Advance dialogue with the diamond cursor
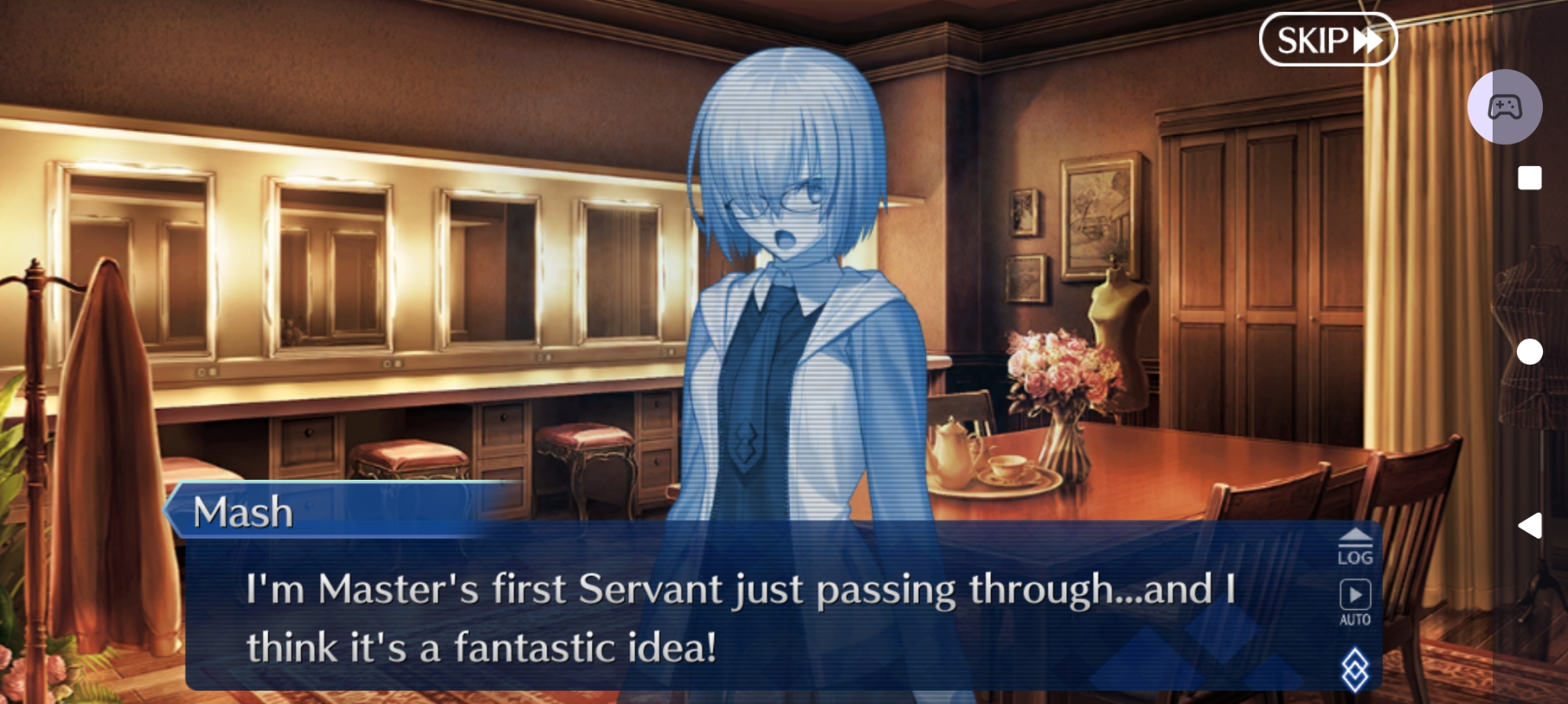 click(1355, 670)
